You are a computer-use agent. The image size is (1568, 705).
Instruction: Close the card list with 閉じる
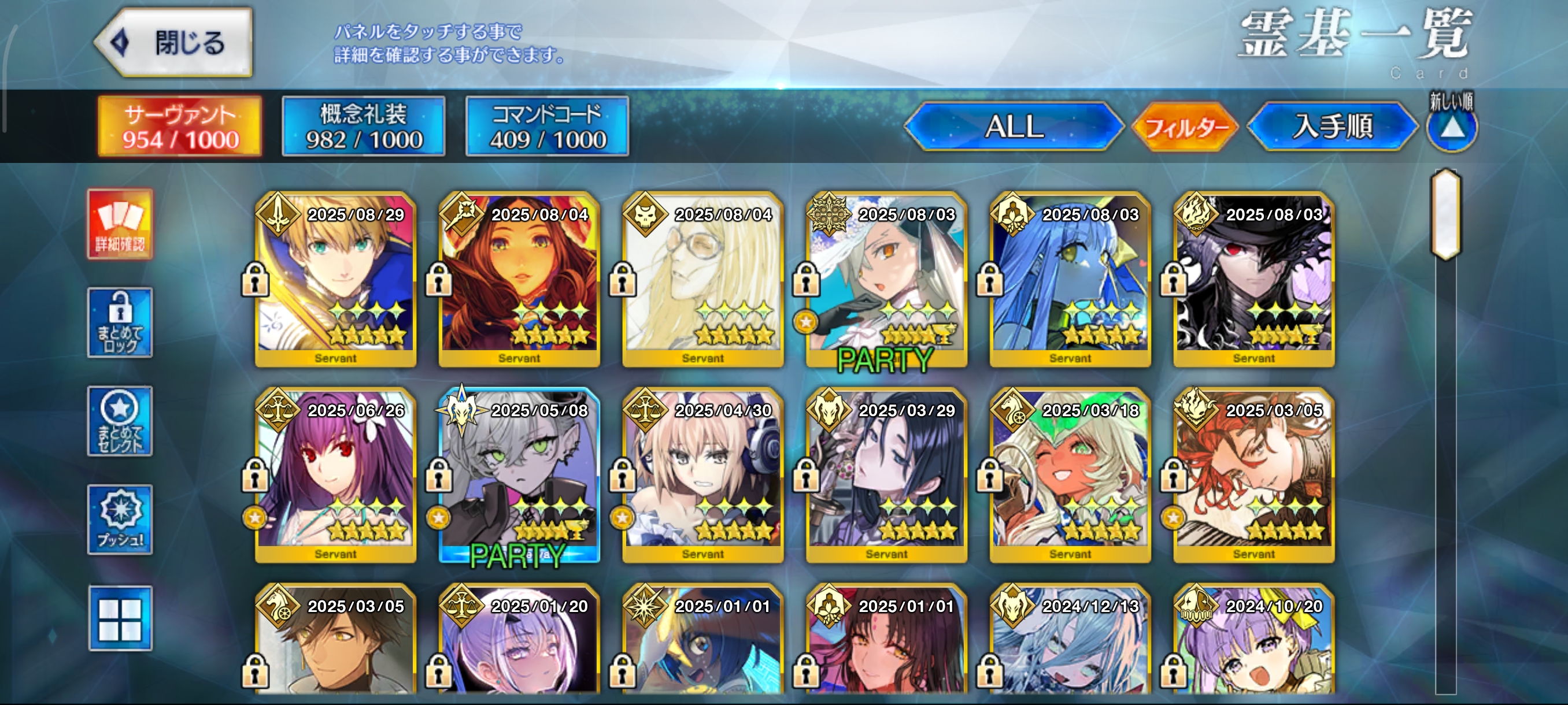pyautogui.click(x=175, y=43)
